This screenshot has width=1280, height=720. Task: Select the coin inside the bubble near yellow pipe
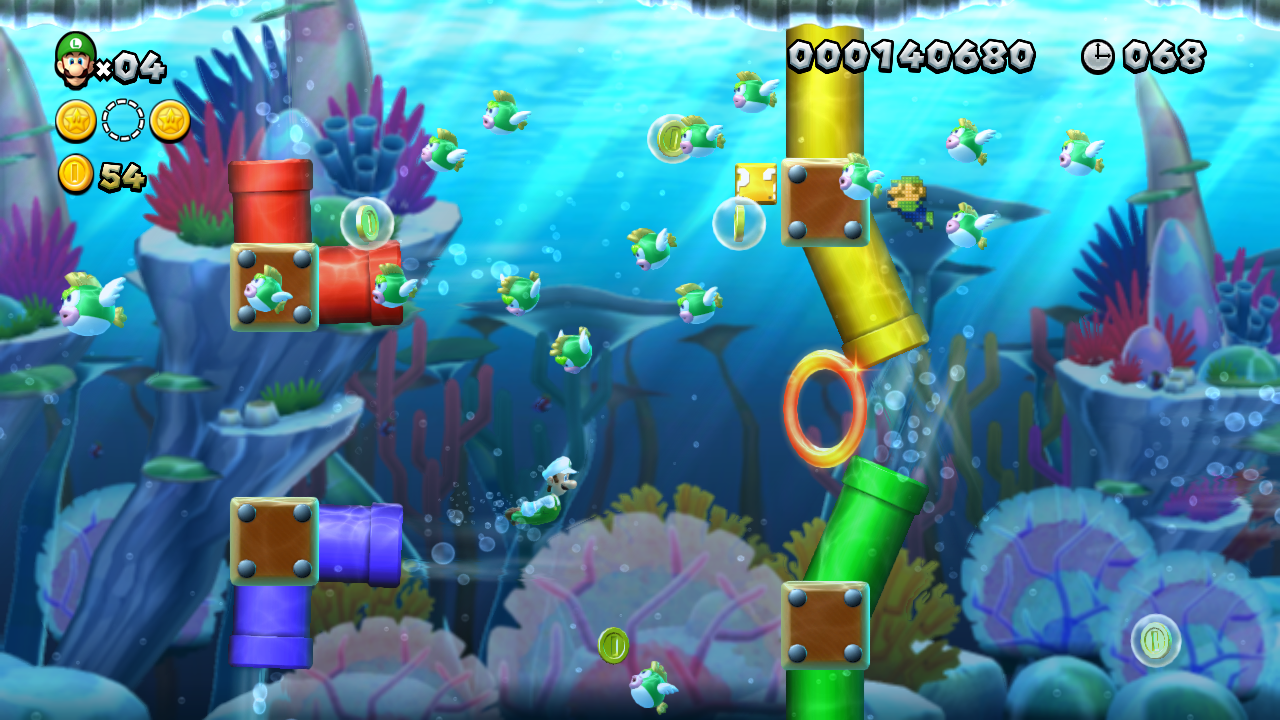[x=740, y=224]
